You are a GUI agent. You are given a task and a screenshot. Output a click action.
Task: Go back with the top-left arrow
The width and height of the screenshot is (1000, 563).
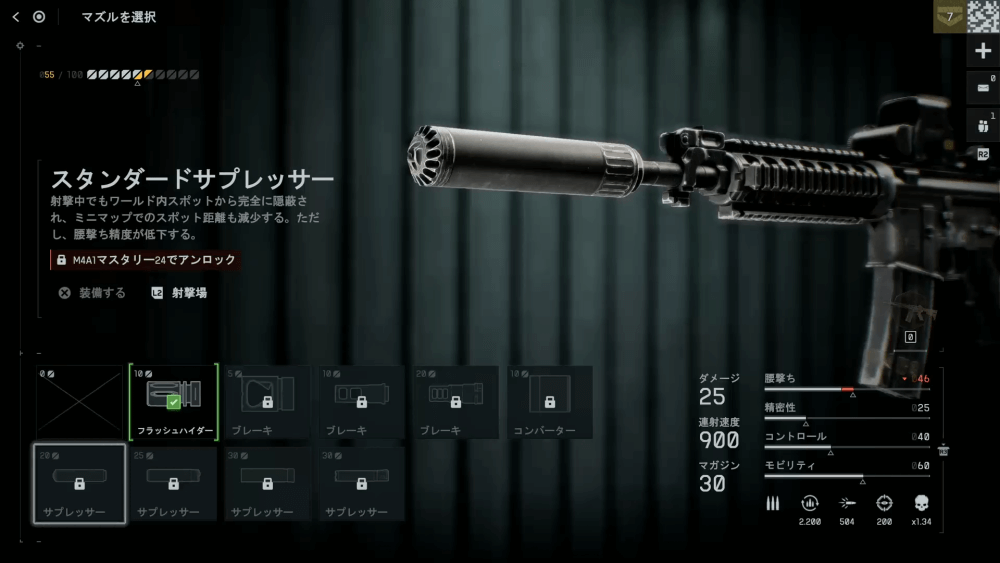[x=16, y=17]
